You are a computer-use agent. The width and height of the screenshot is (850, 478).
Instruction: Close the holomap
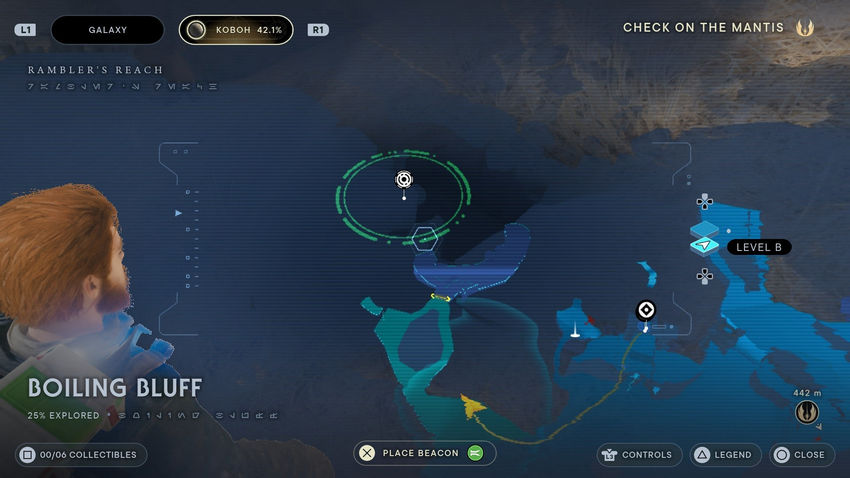coord(799,454)
